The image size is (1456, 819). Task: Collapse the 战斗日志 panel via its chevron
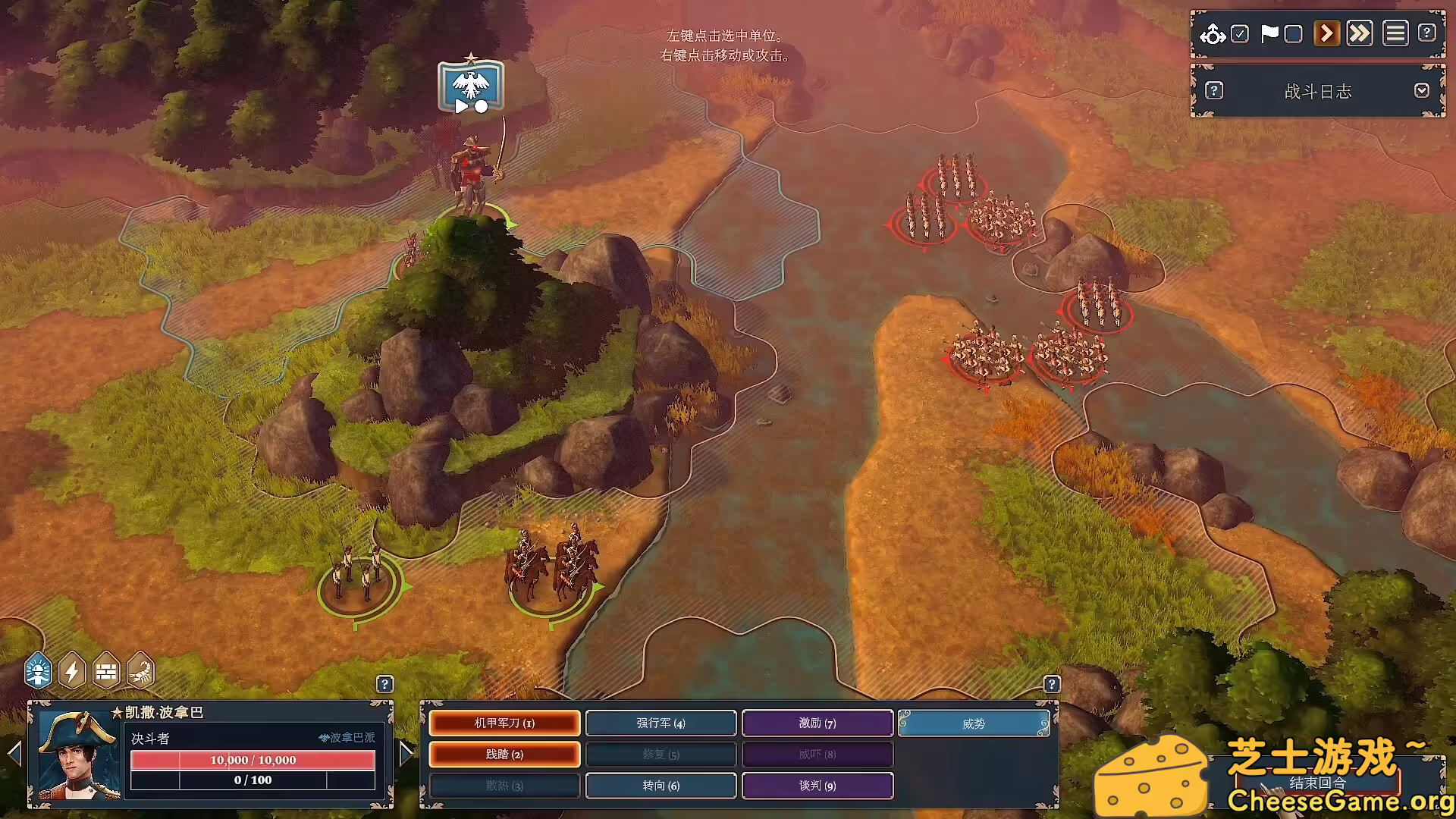click(x=1423, y=90)
